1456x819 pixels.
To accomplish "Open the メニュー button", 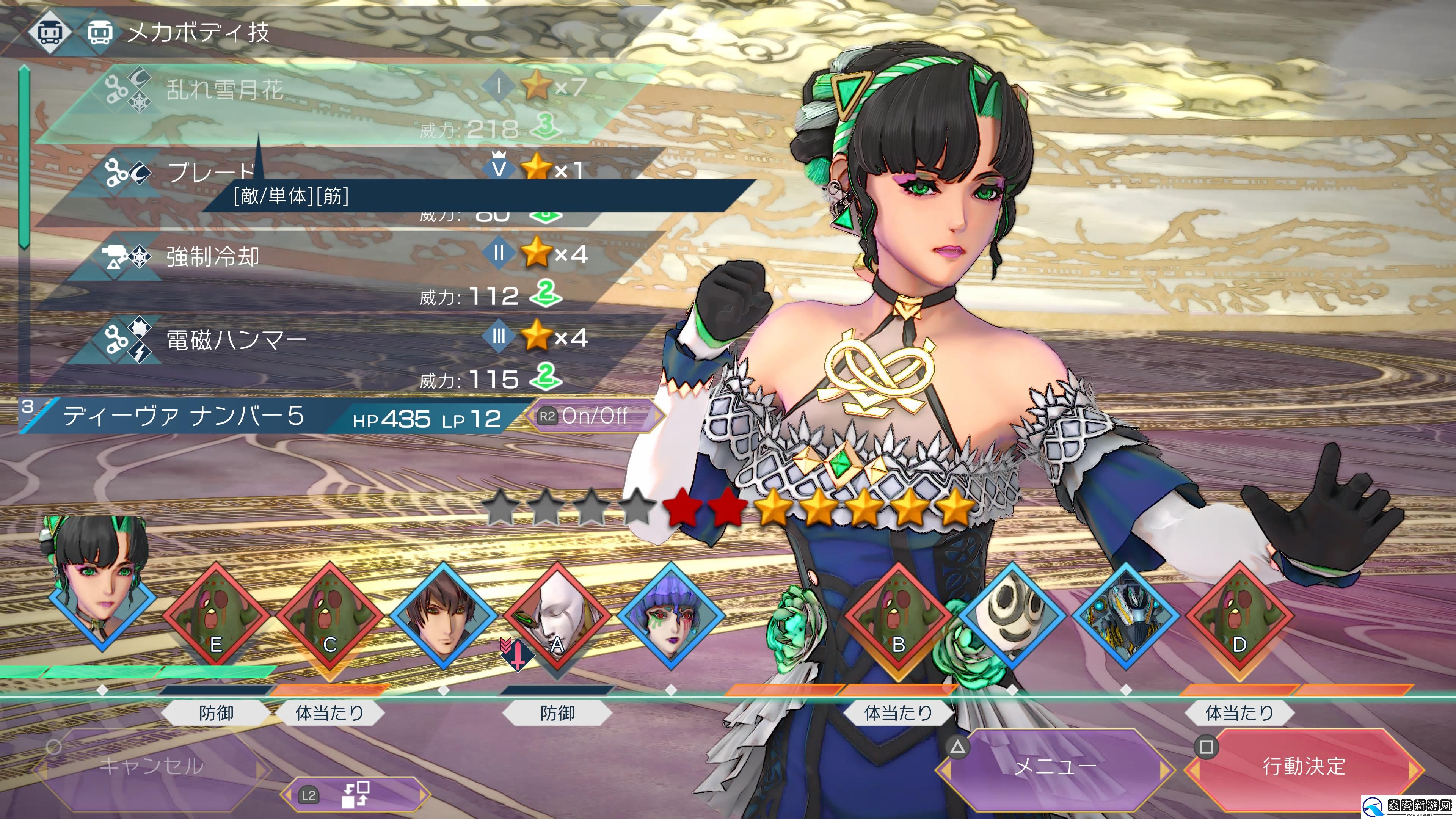I will tap(1055, 766).
